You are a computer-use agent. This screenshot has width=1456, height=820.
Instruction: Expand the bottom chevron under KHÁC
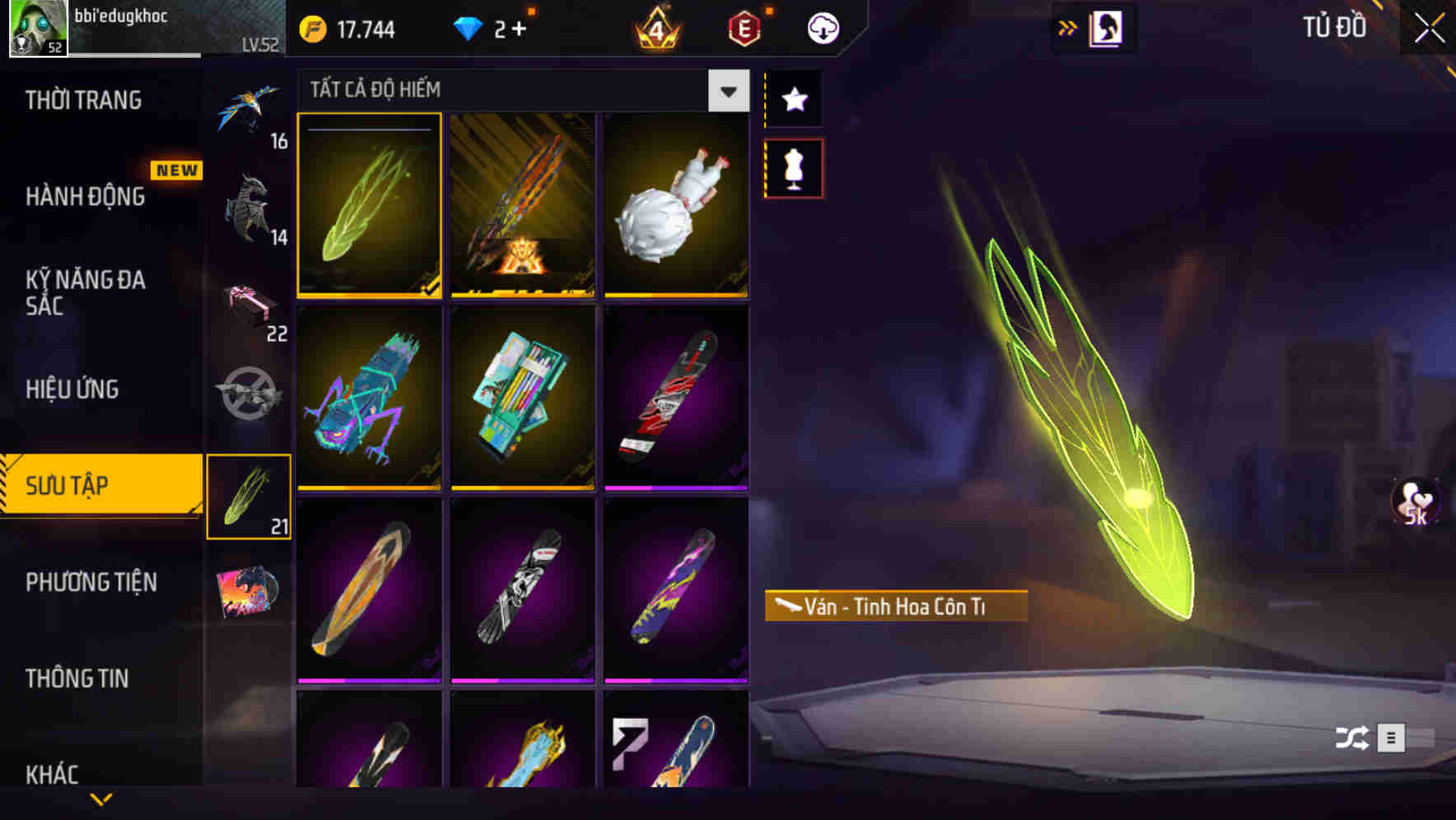[100, 797]
